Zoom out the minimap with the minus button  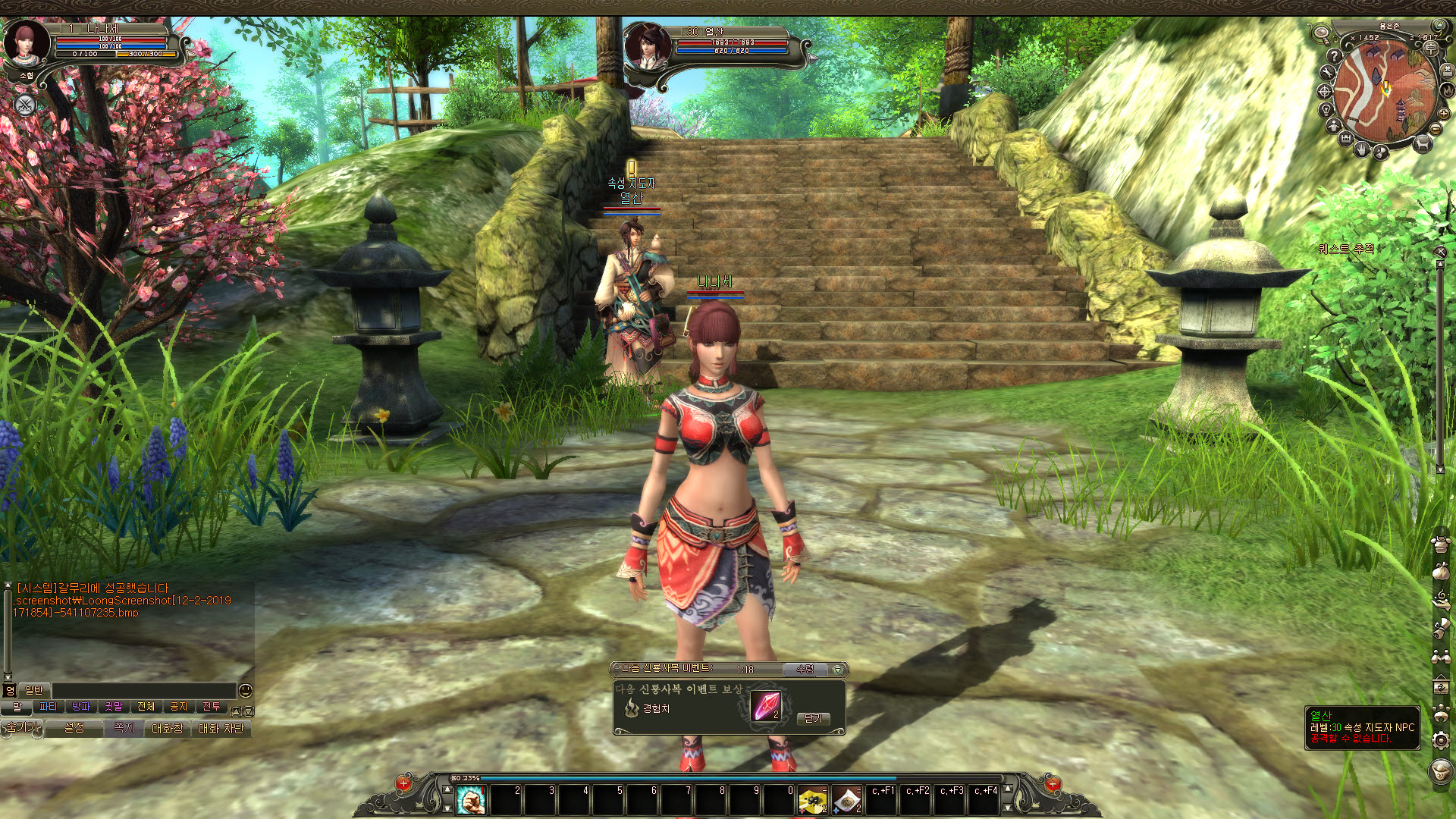click(x=1436, y=130)
